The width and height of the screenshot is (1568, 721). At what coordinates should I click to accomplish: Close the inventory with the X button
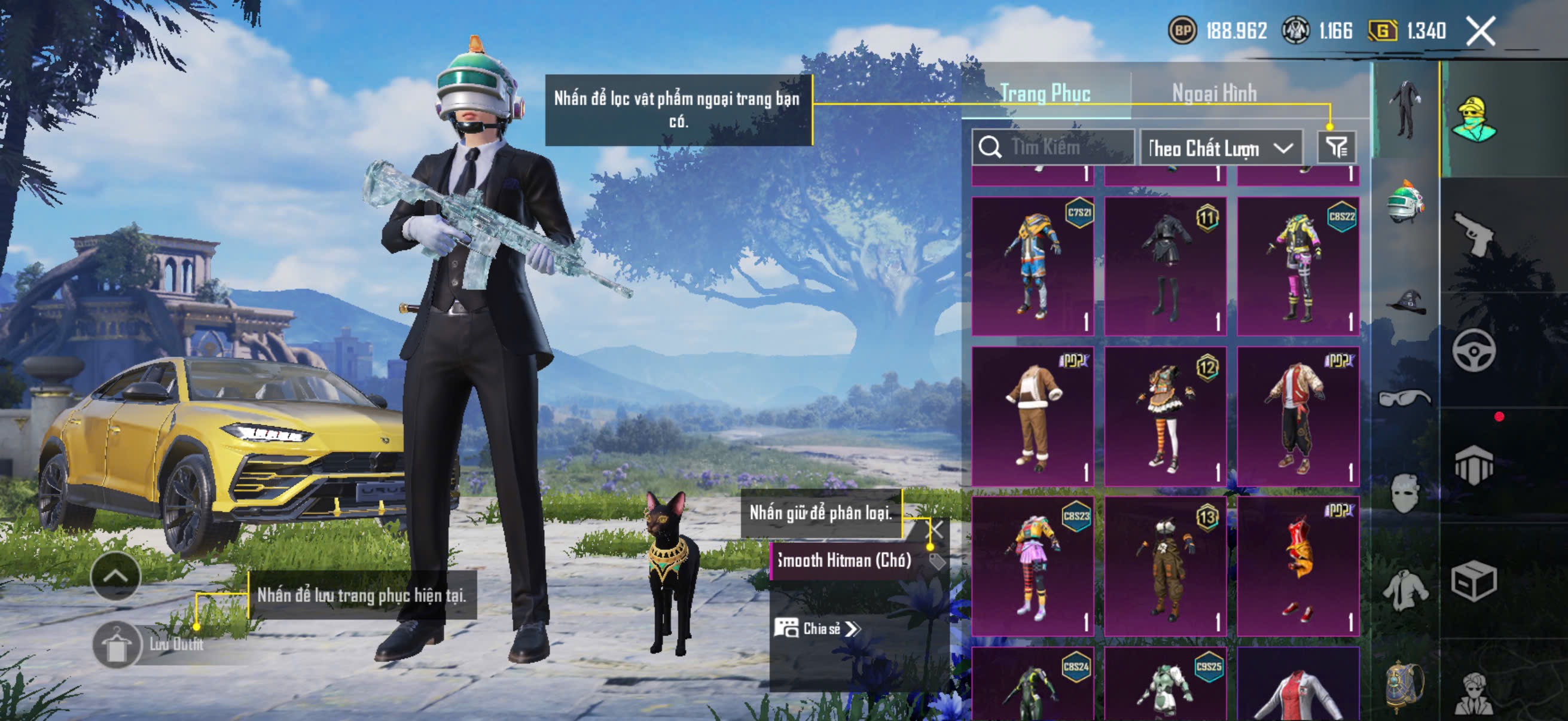(x=1480, y=30)
